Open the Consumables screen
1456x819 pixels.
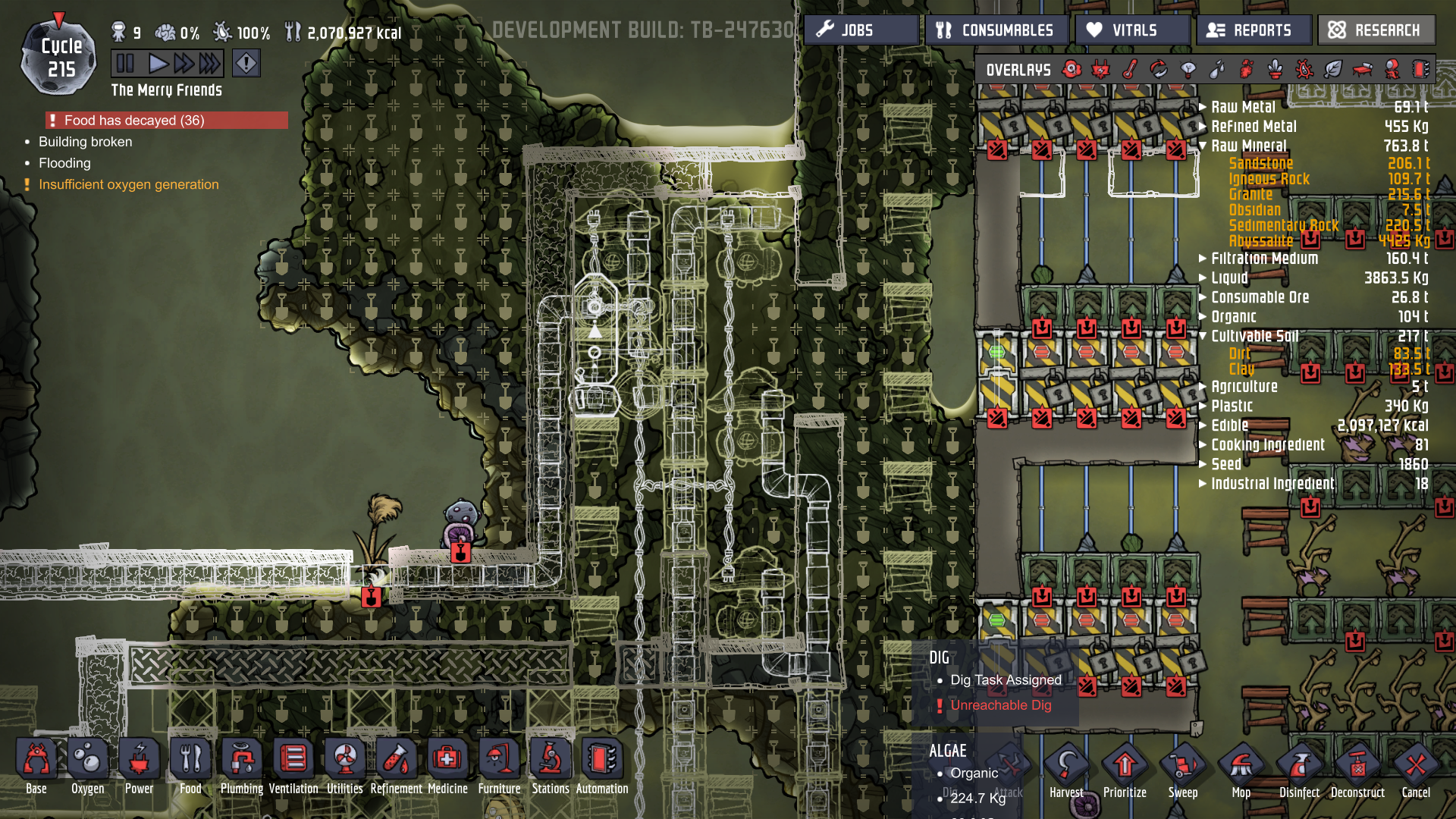point(996,30)
